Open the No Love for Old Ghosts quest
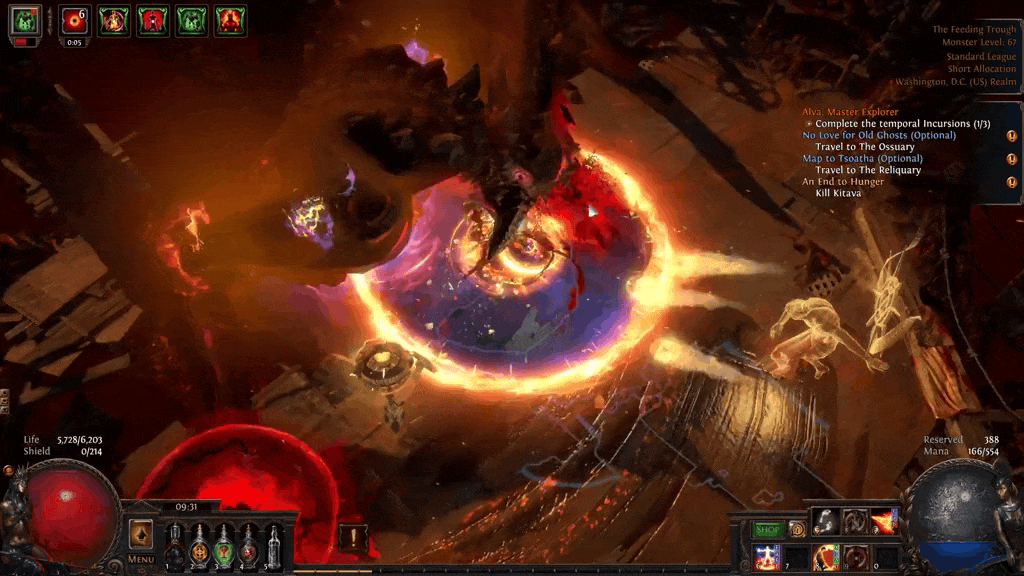Viewport: 1024px width, 576px height. pos(878,135)
